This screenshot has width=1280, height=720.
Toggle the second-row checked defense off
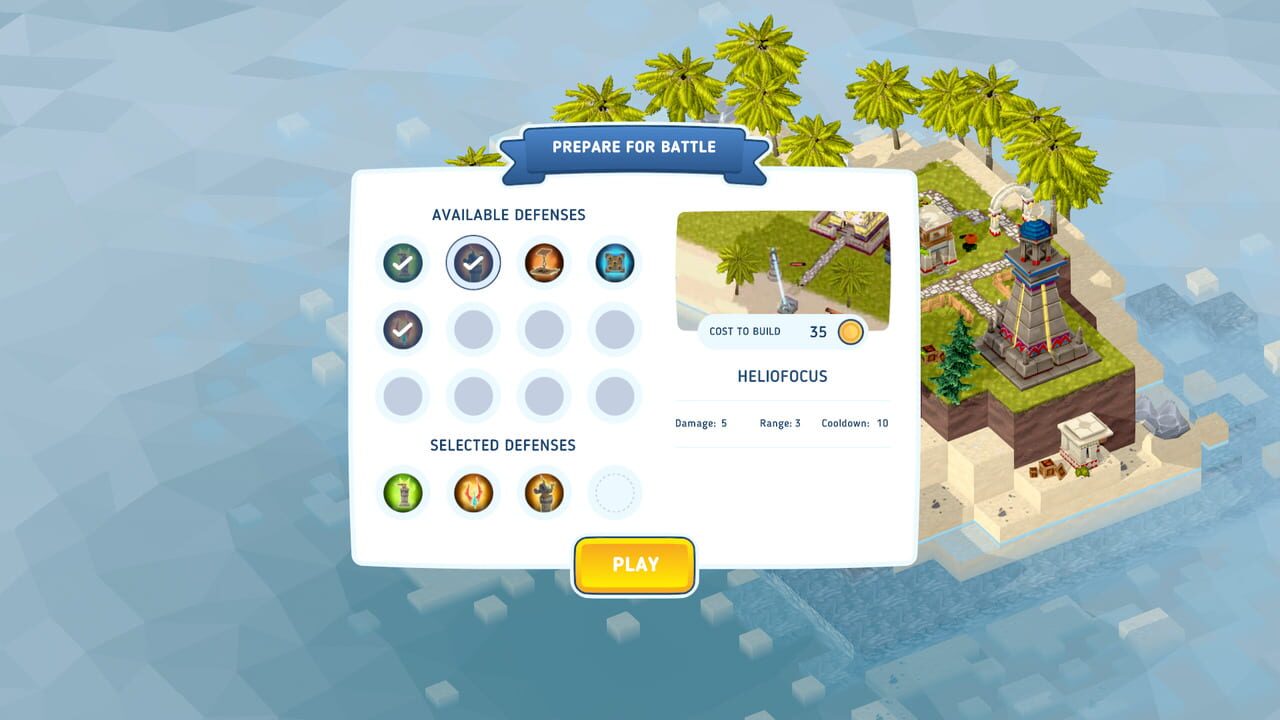click(401, 330)
